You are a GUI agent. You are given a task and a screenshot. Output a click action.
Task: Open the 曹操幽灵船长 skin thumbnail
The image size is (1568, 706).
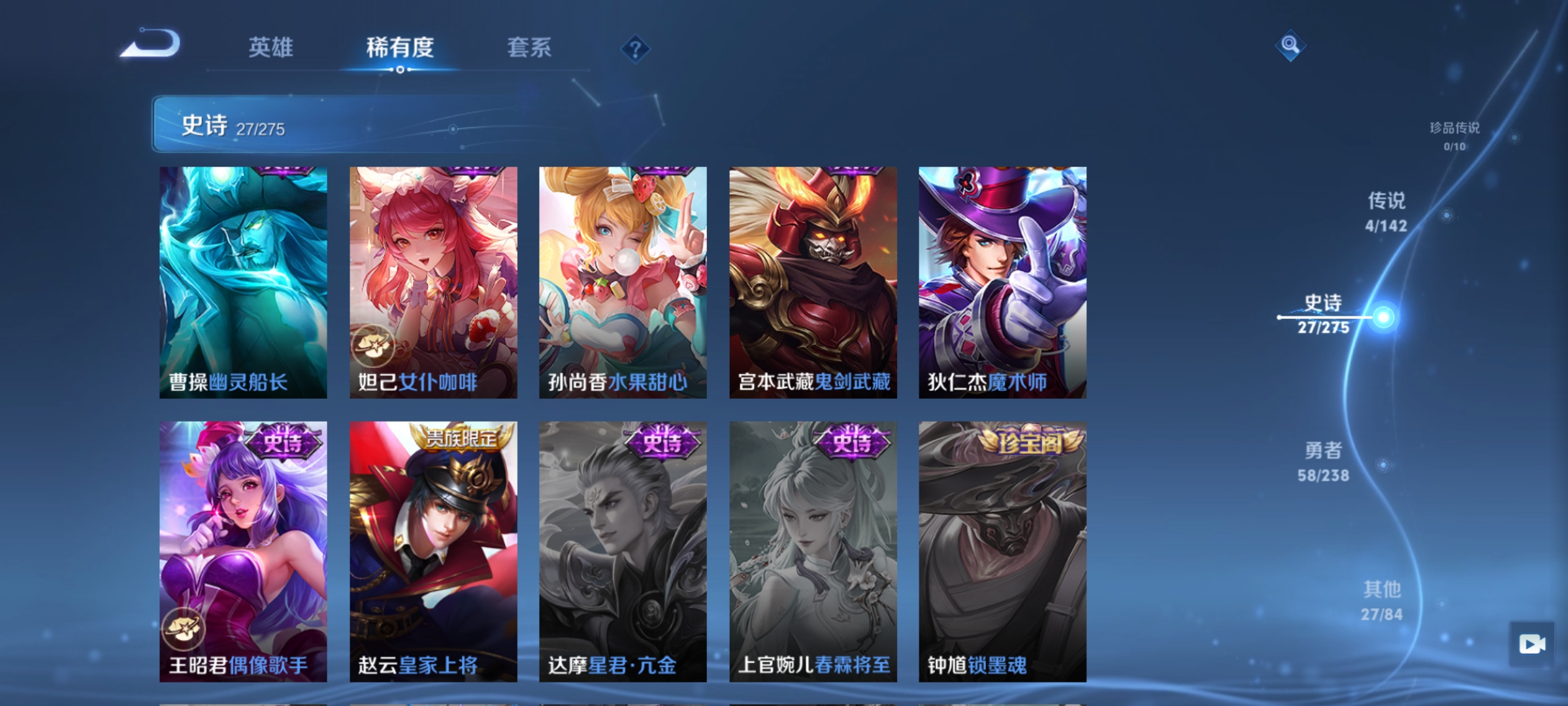[x=242, y=281]
